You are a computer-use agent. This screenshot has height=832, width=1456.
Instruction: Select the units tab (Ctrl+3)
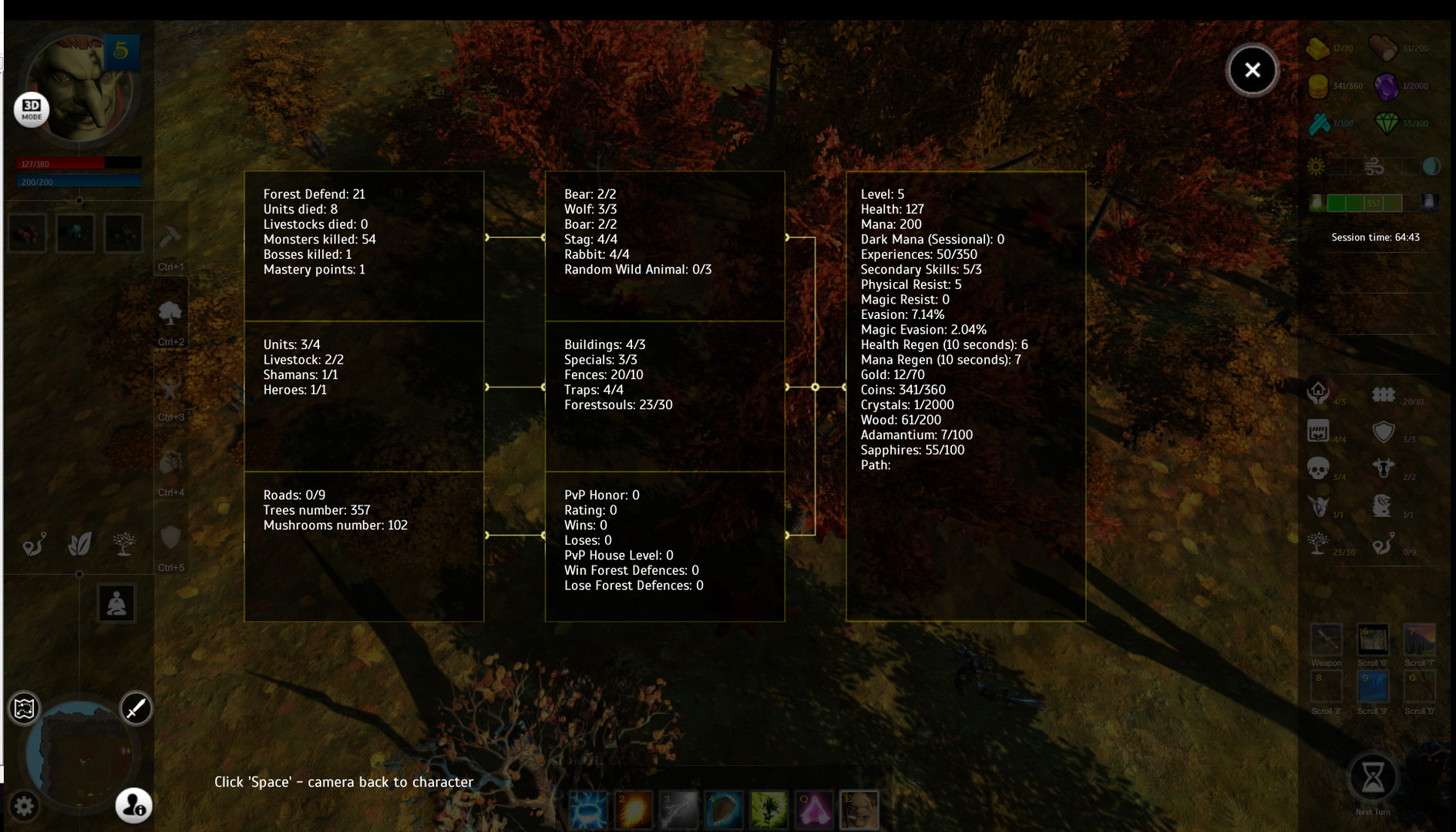[x=170, y=387]
